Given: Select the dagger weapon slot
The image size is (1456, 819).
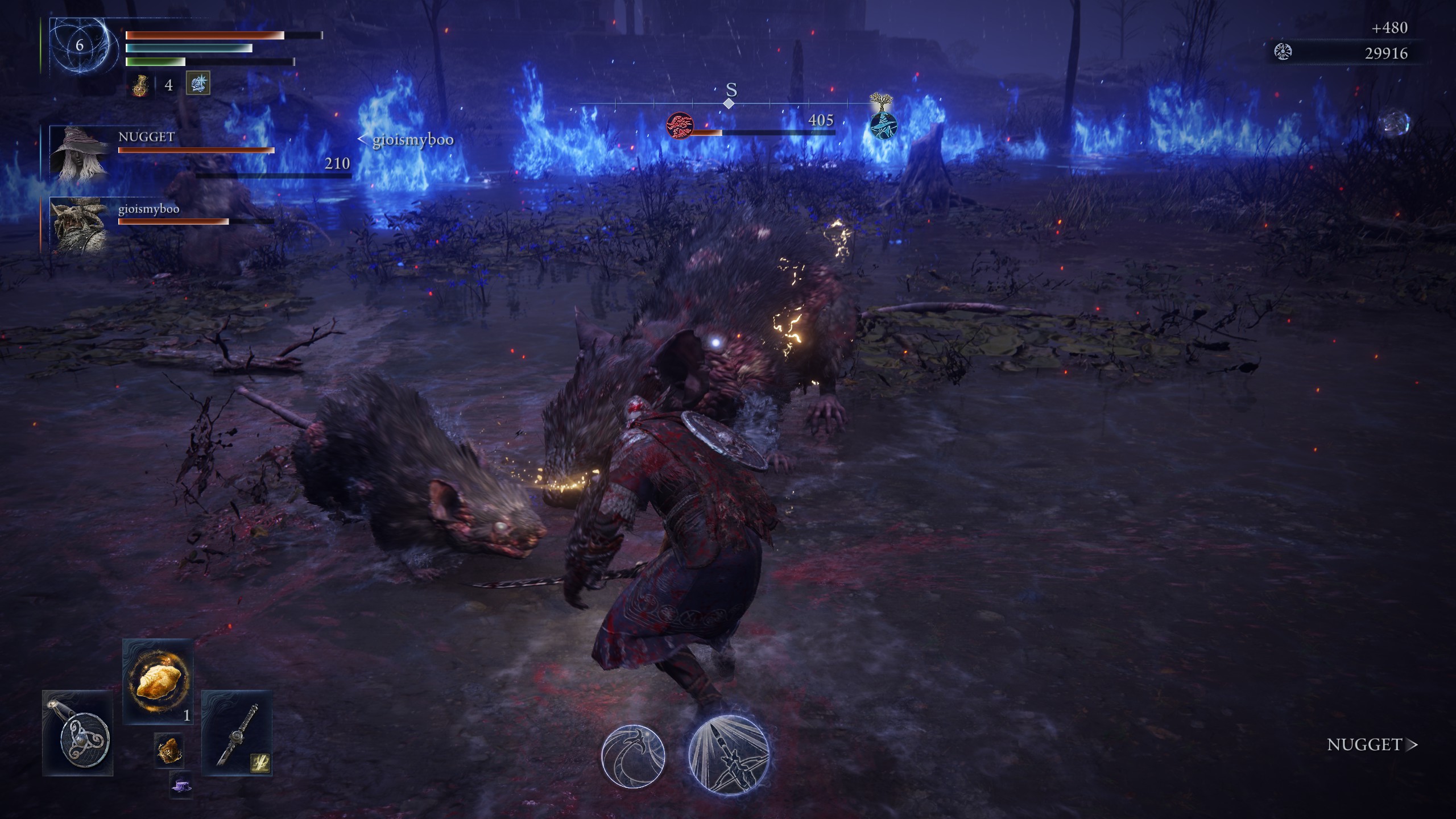Looking at the screenshot, I should pyautogui.click(x=237, y=733).
